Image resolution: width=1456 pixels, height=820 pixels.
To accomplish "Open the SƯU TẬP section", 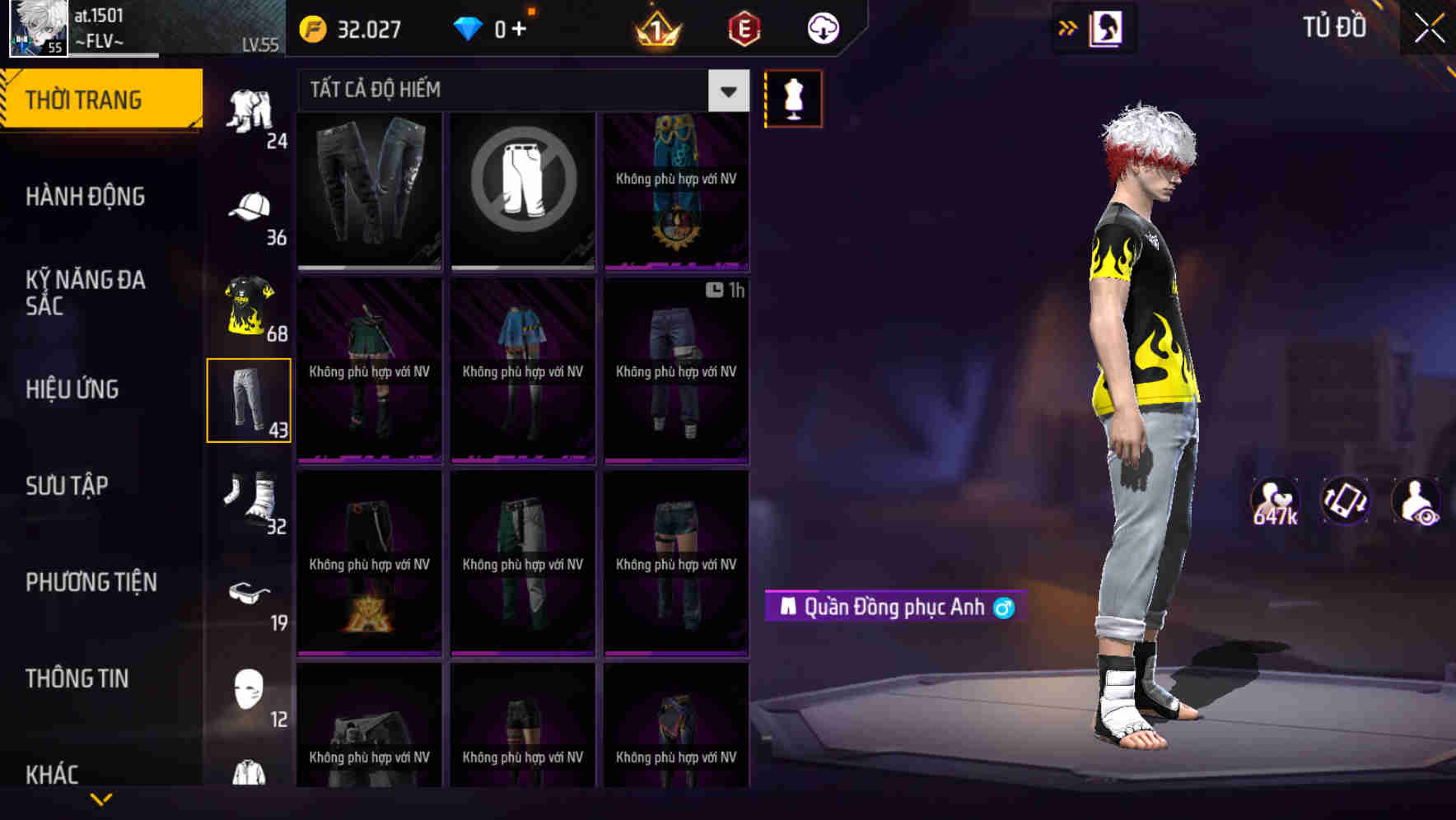I will [x=69, y=486].
